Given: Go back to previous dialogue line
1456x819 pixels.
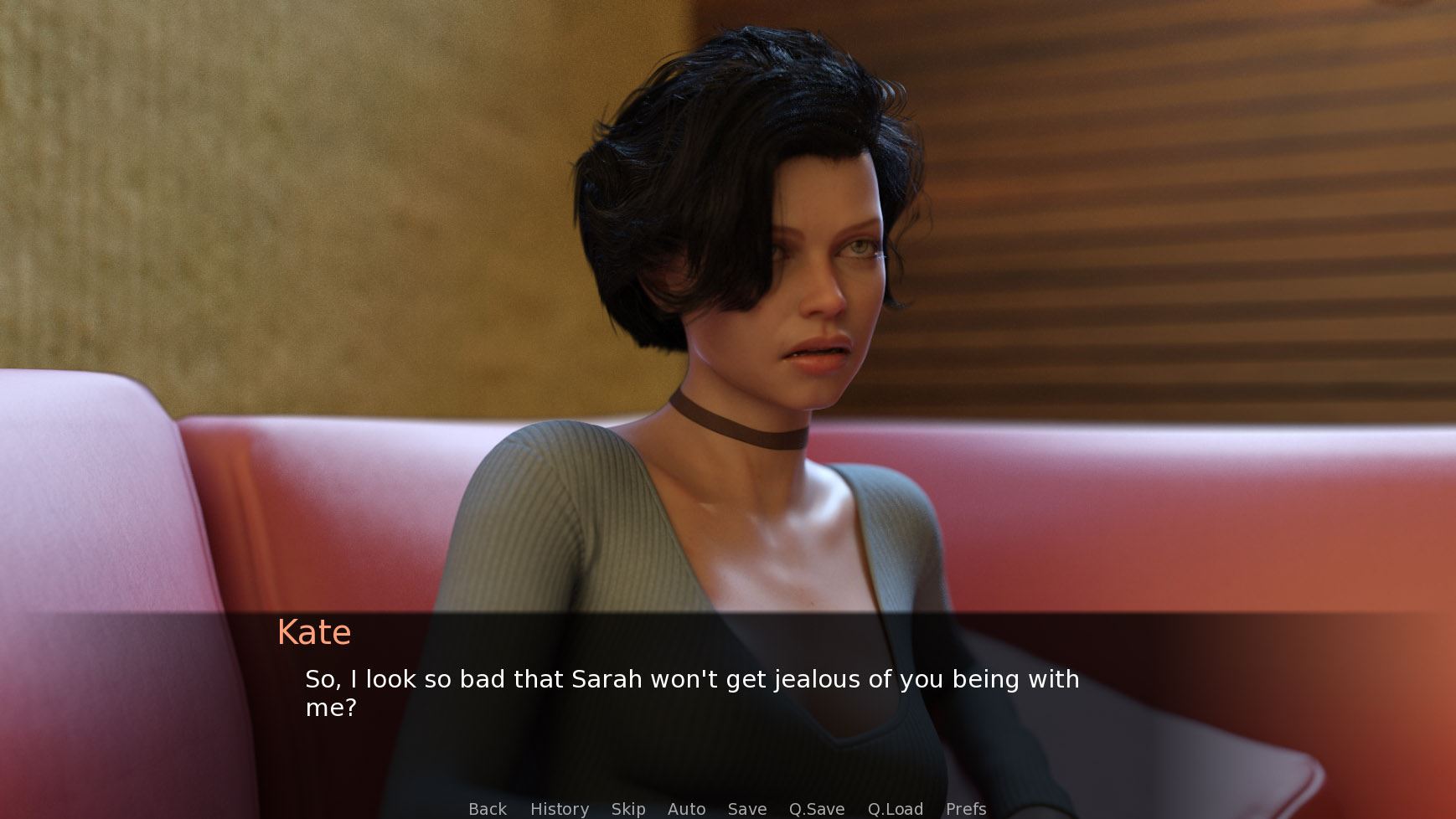Looking at the screenshot, I should (x=488, y=809).
